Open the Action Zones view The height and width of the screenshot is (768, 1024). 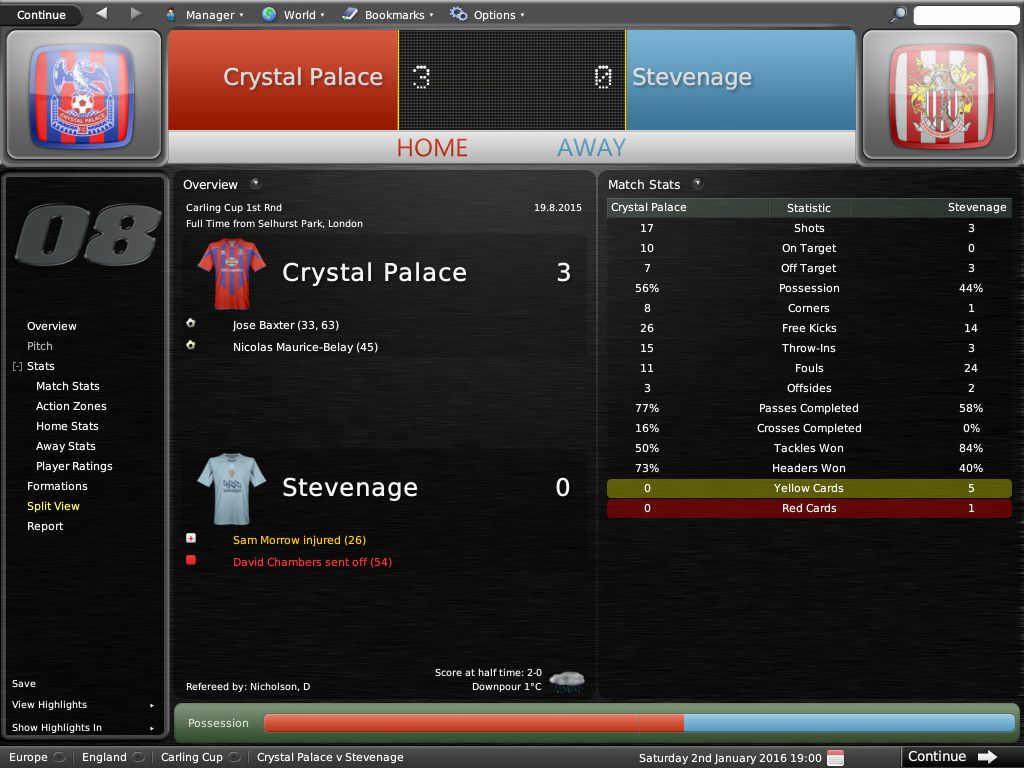coord(71,406)
